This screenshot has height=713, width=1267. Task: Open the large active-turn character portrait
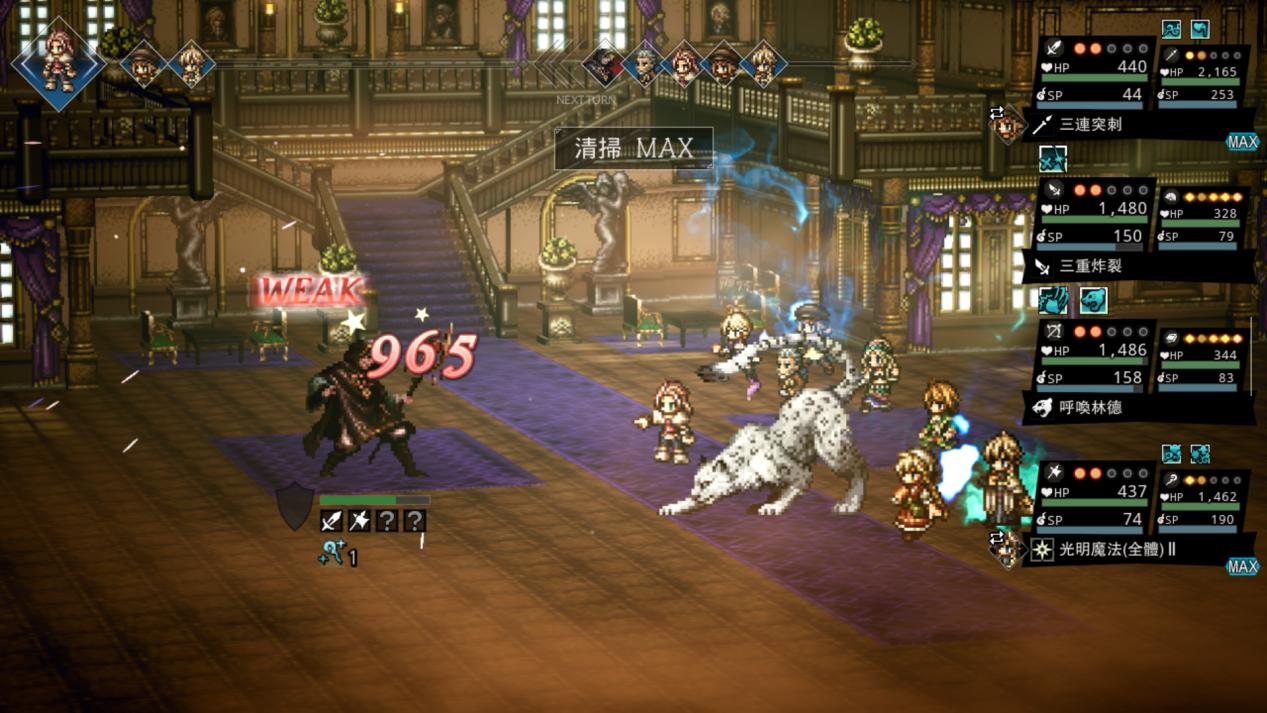[58, 63]
